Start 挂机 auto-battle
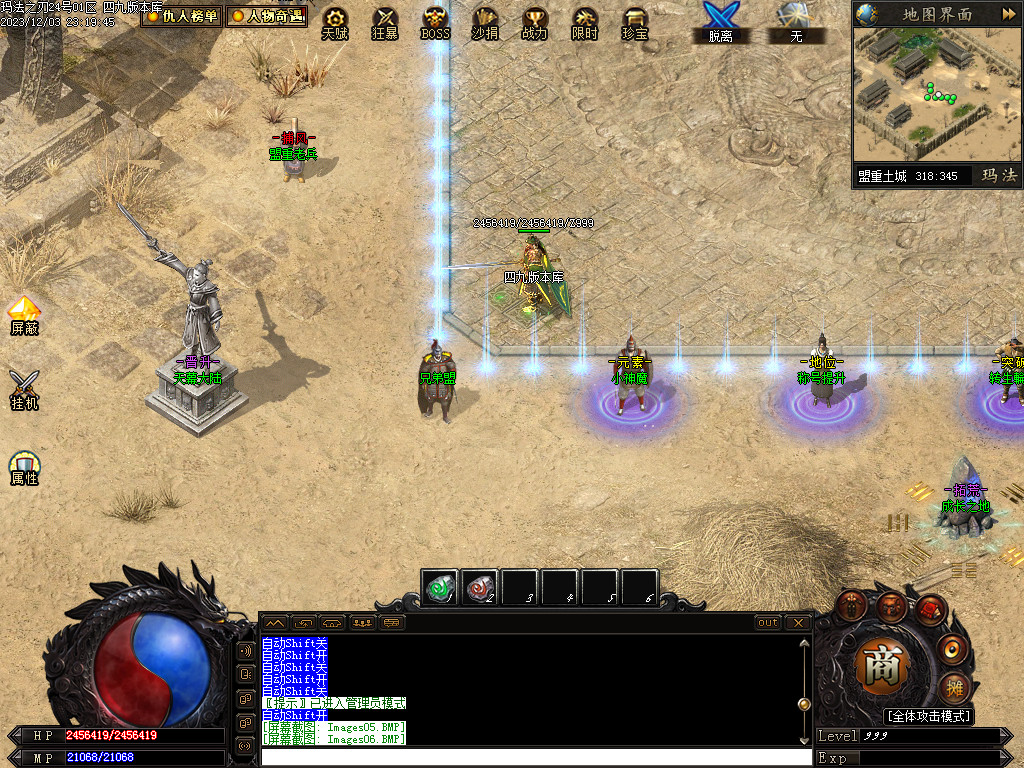The image size is (1024, 768). 24,388
